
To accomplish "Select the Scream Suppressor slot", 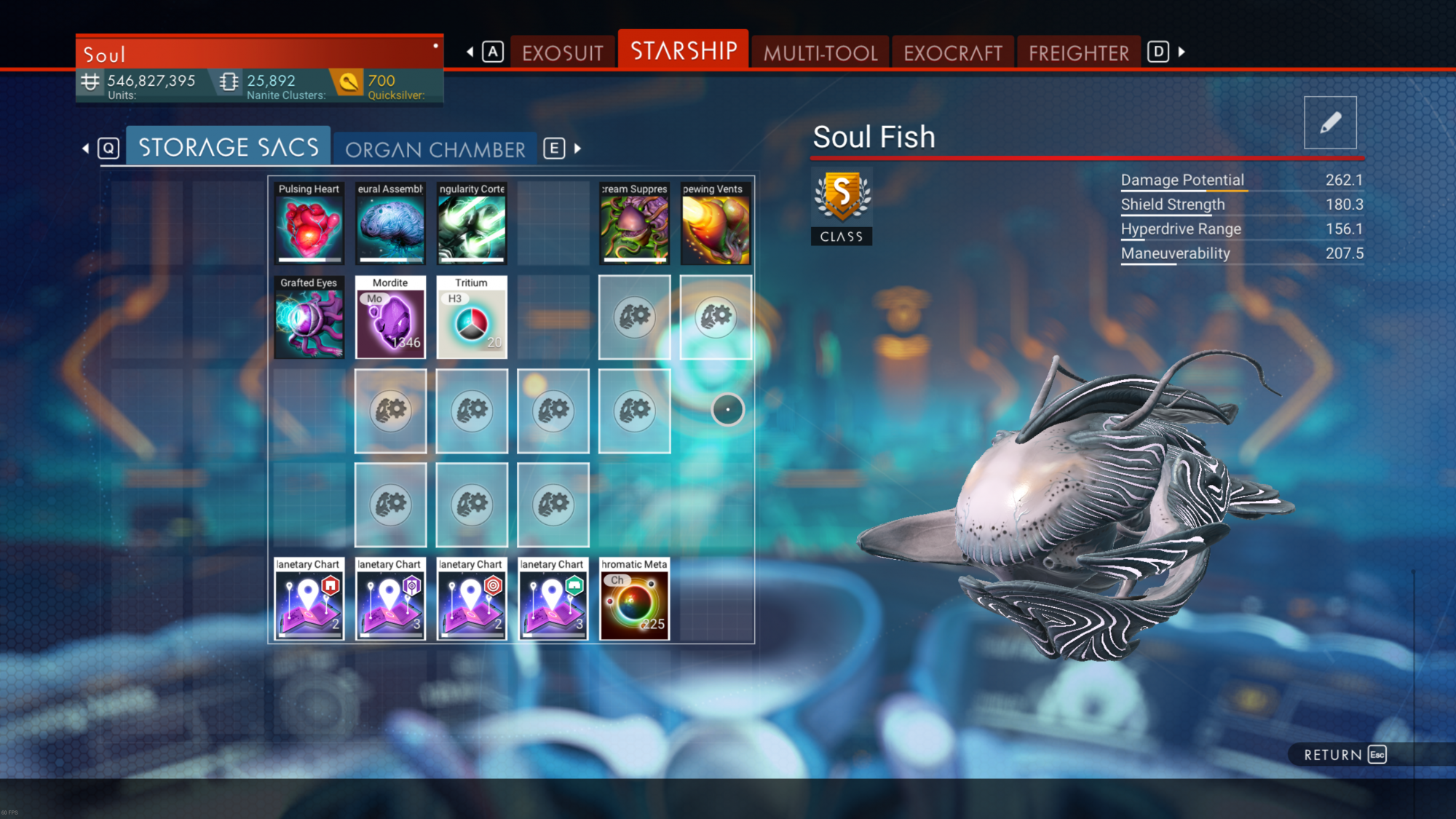I will coord(634,223).
